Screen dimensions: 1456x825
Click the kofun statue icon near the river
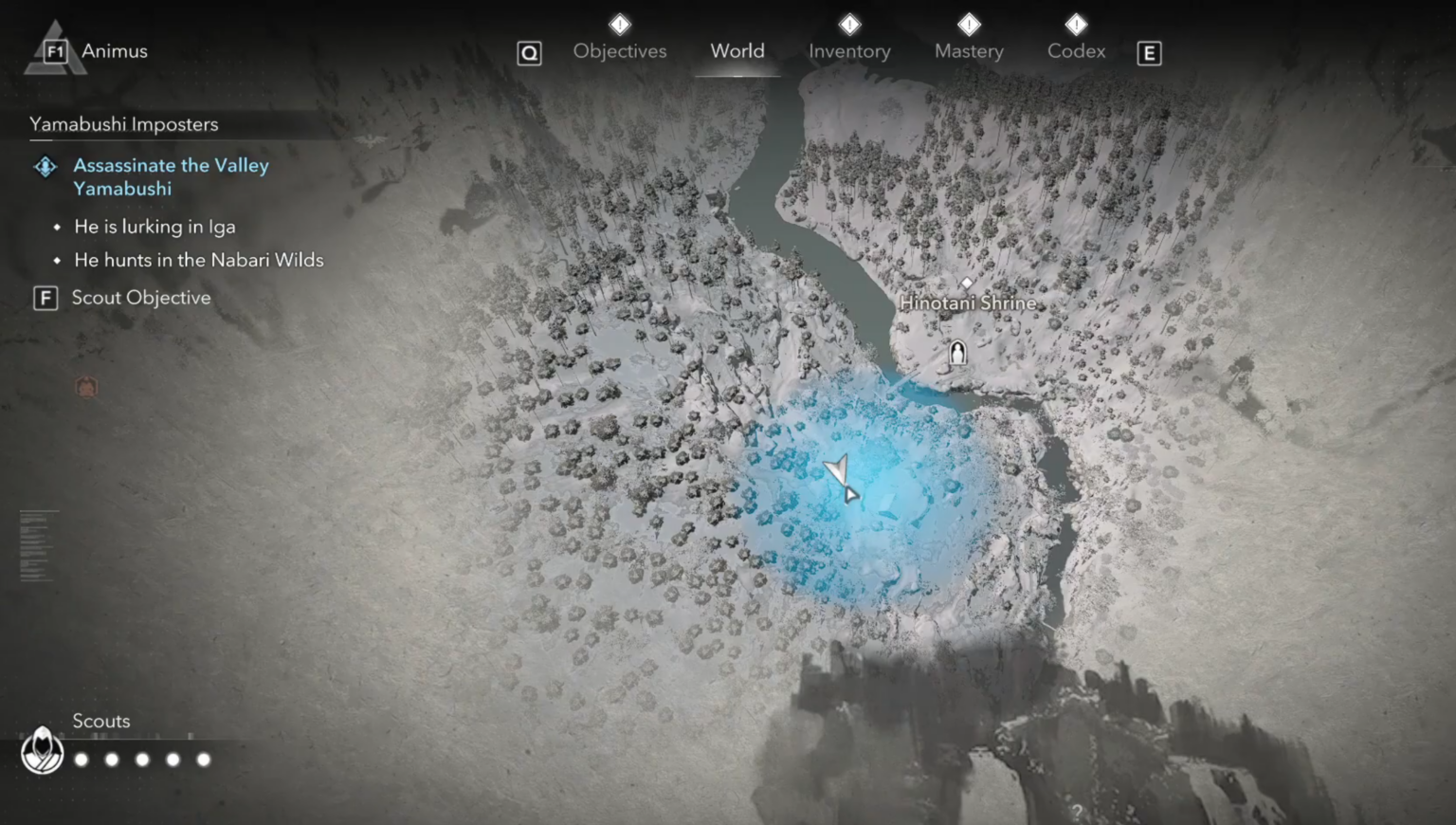(x=956, y=353)
